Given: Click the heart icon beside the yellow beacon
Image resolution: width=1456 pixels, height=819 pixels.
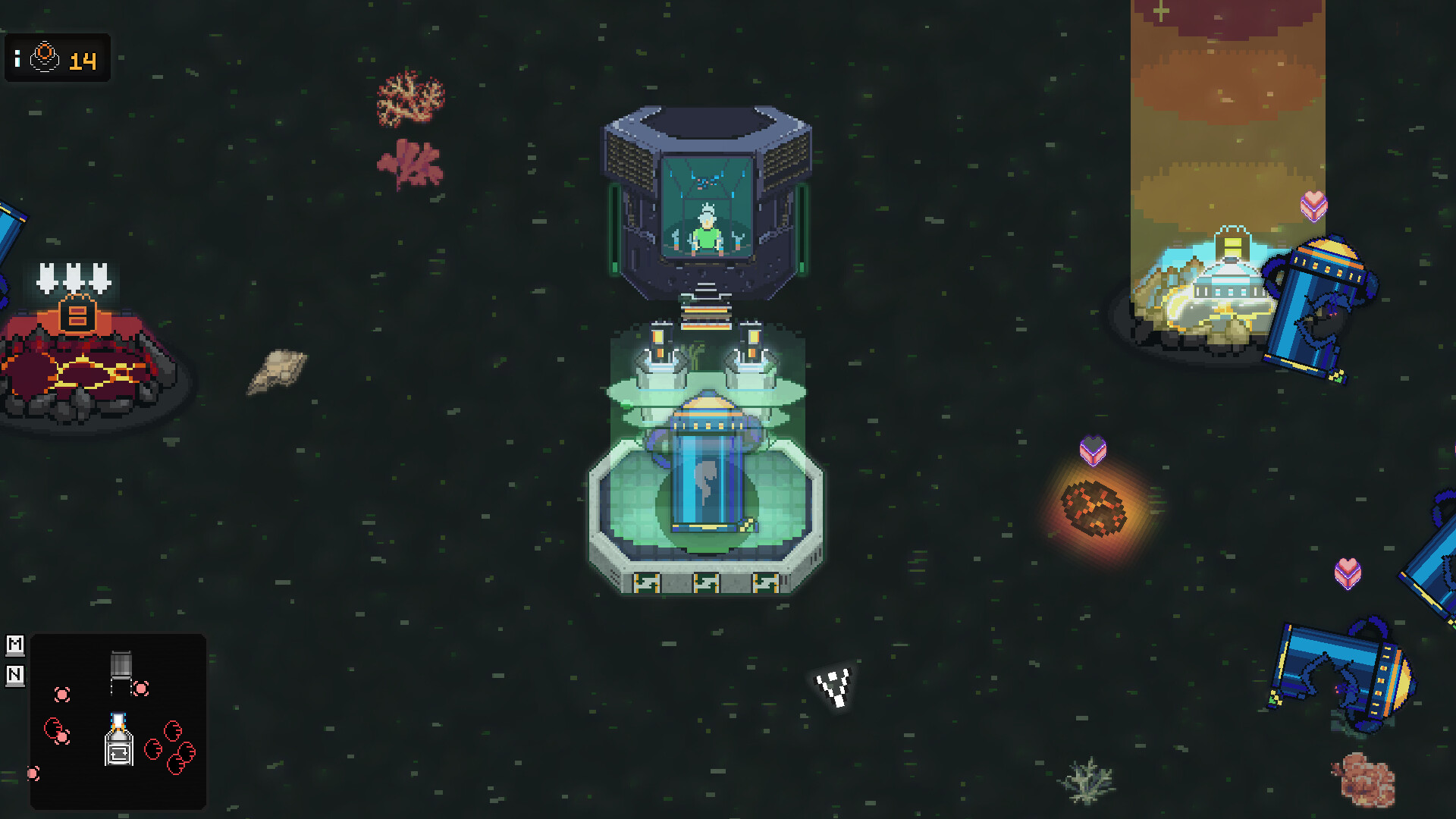Looking at the screenshot, I should pos(1314,206).
